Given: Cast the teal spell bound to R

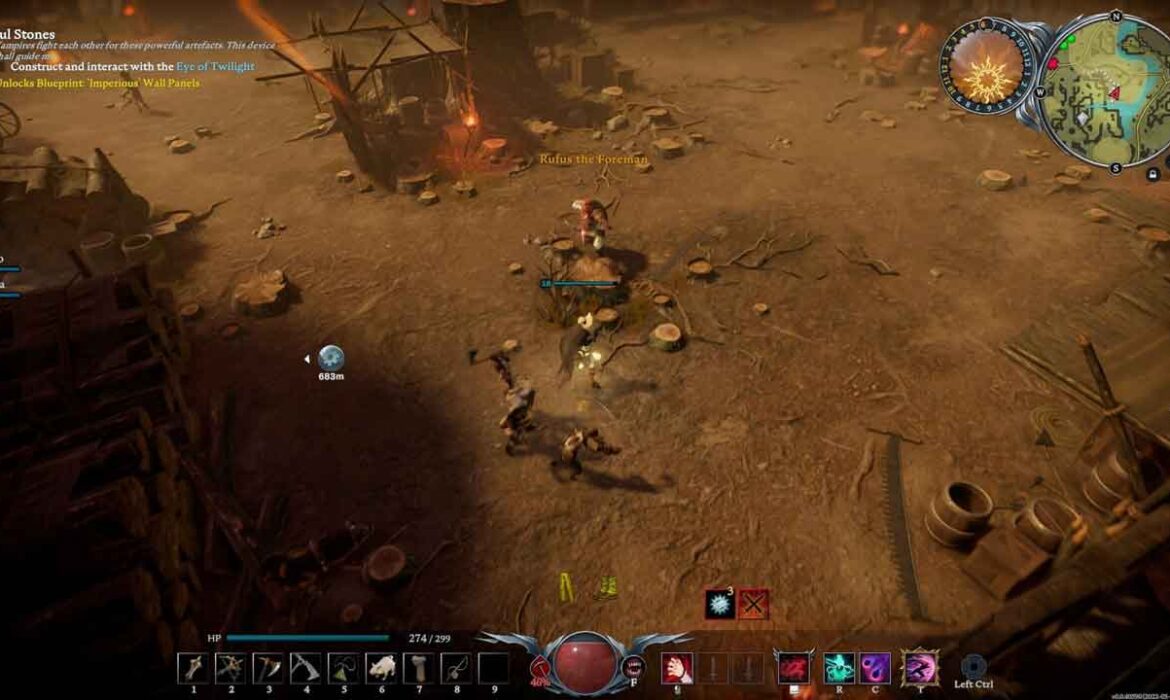Looking at the screenshot, I should point(838,667).
